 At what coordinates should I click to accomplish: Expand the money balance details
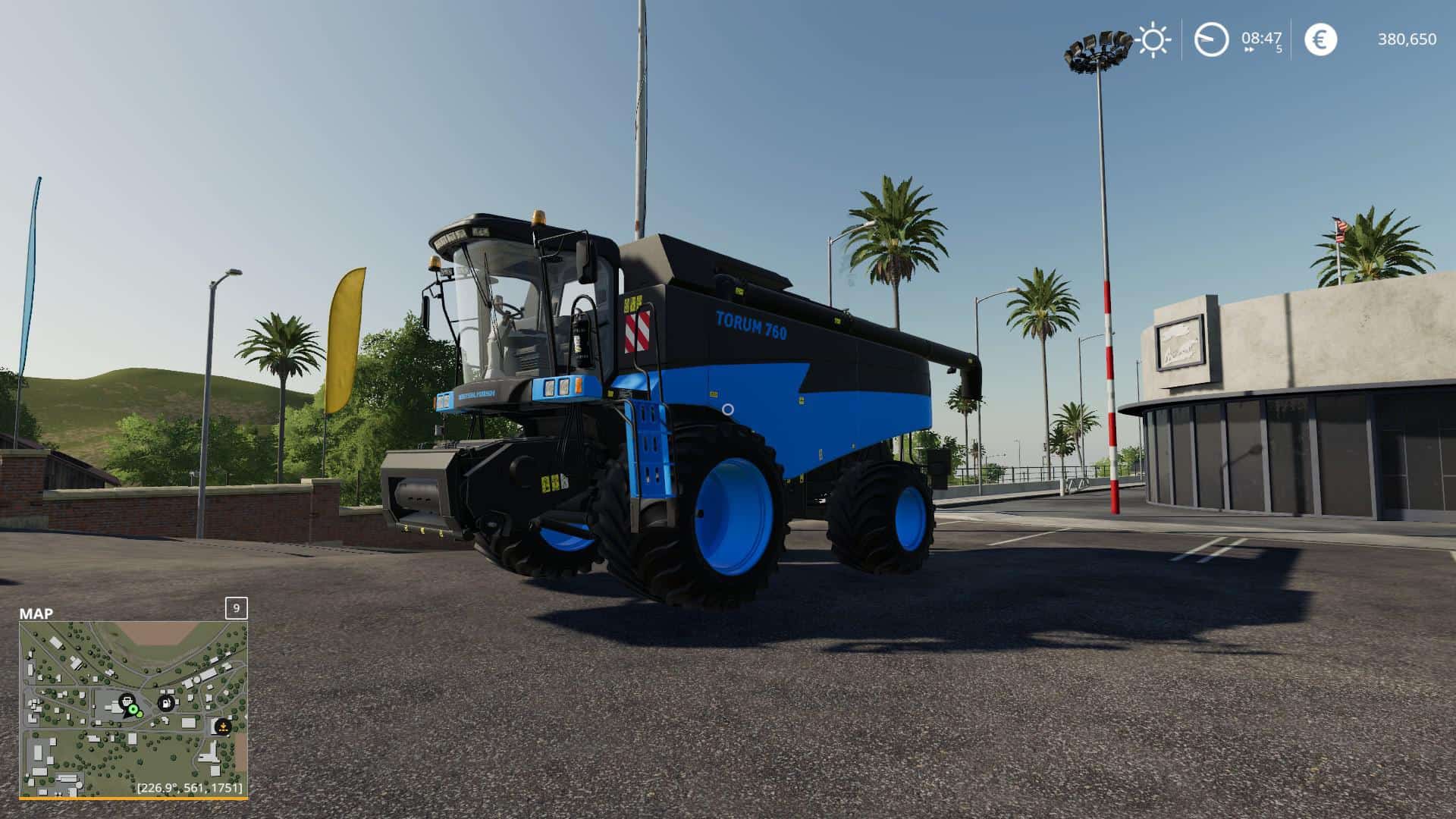tap(1407, 39)
